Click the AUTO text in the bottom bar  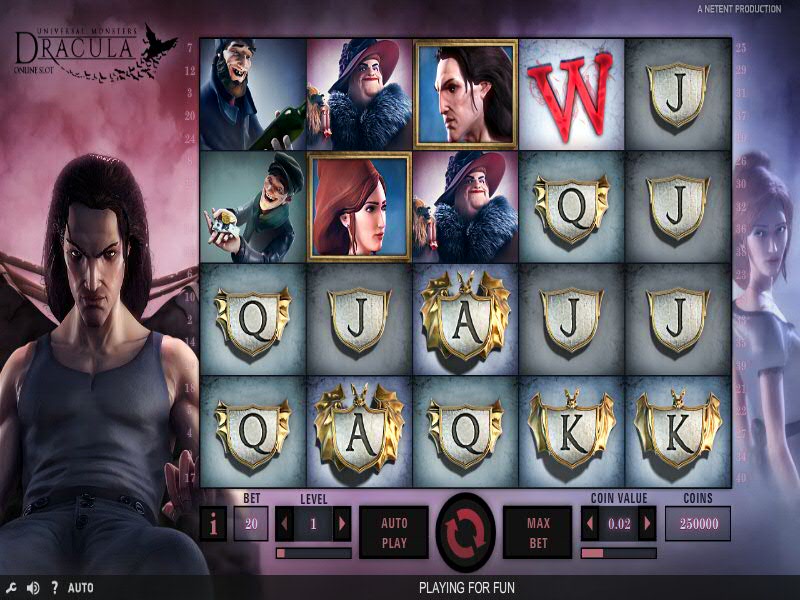click(81, 588)
